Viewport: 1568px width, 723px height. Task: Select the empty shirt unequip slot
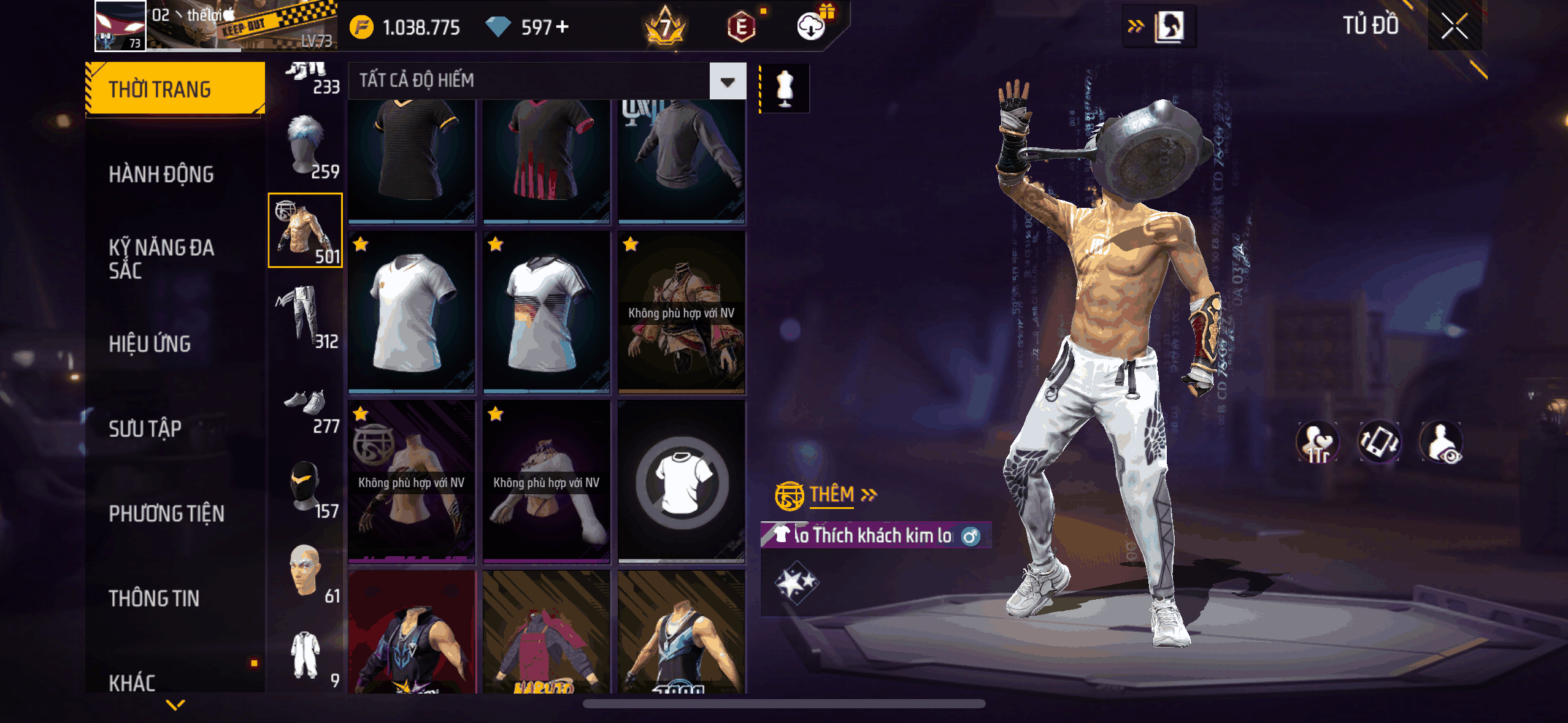pos(682,482)
